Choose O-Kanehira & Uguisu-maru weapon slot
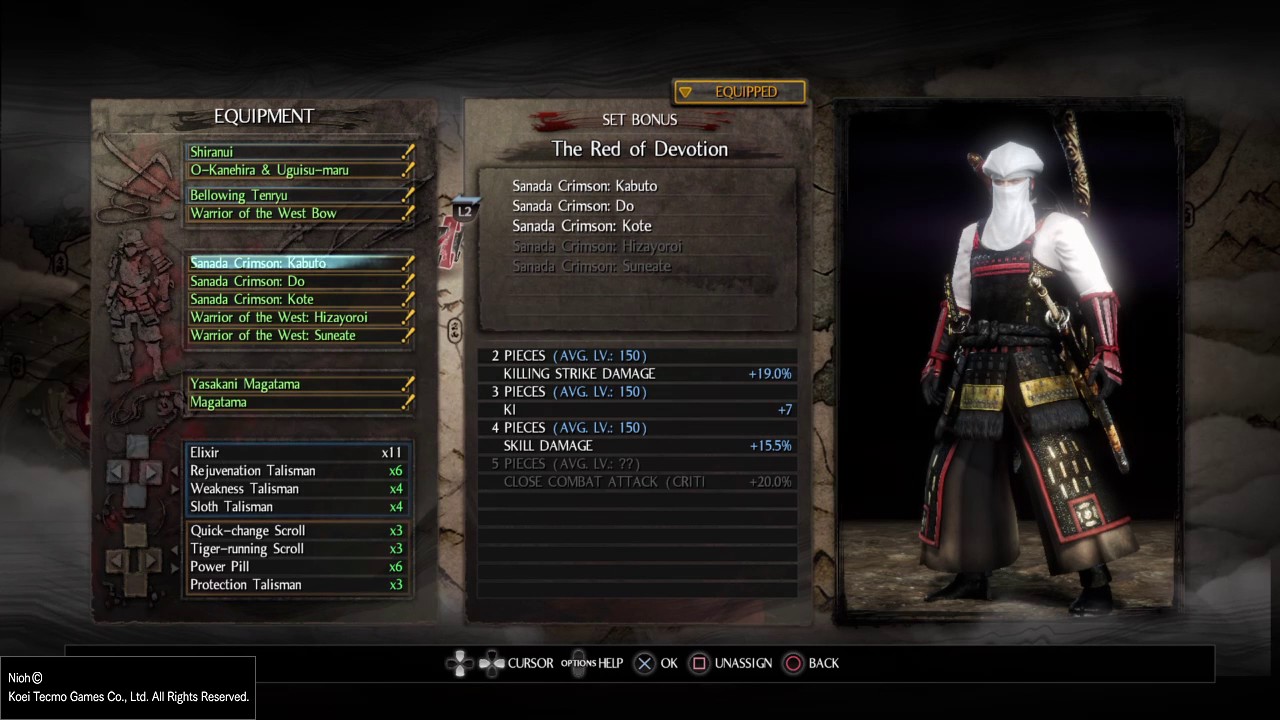This screenshot has height=720, width=1280. (298, 170)
